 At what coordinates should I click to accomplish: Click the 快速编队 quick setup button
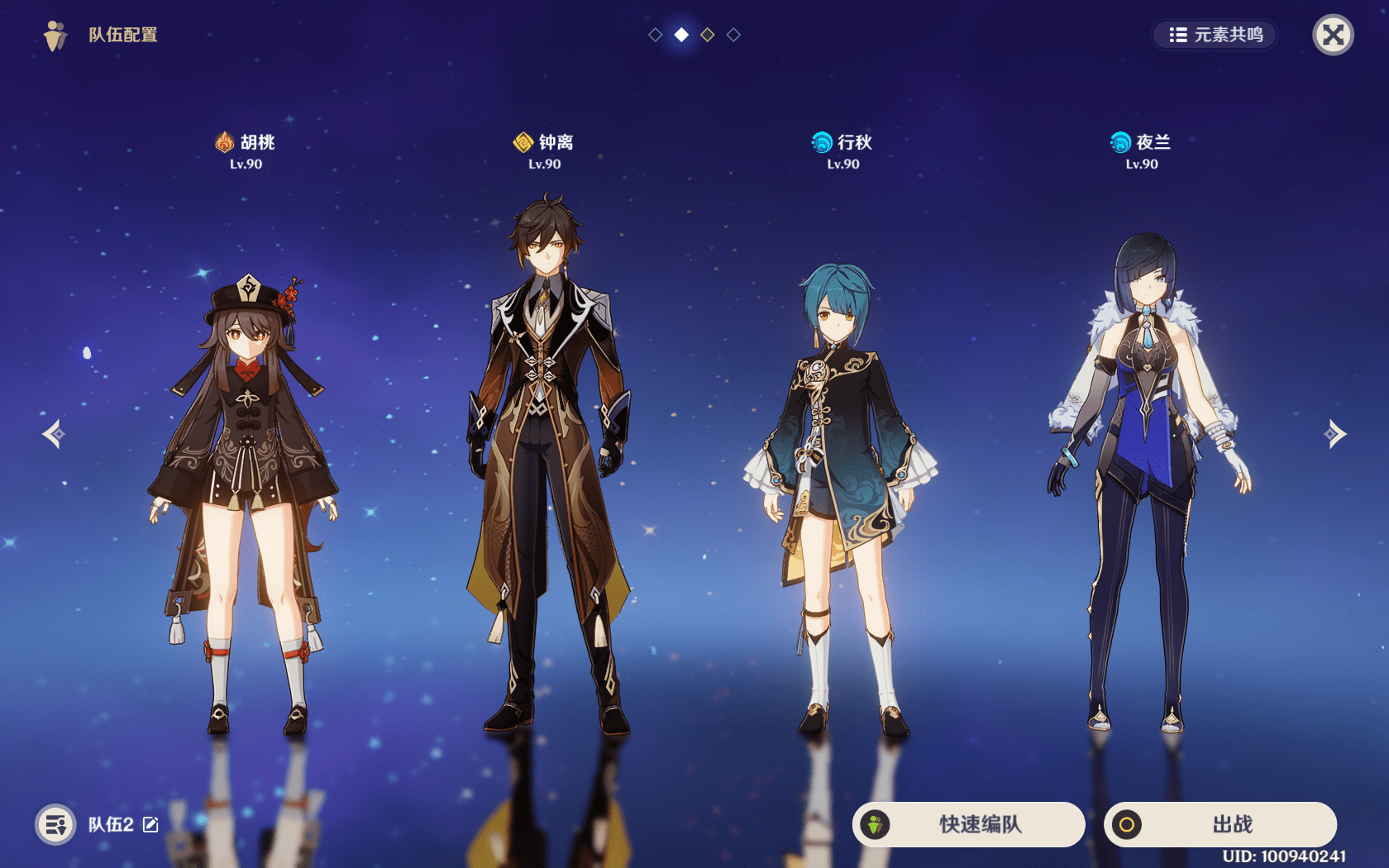tap(968, 824)
